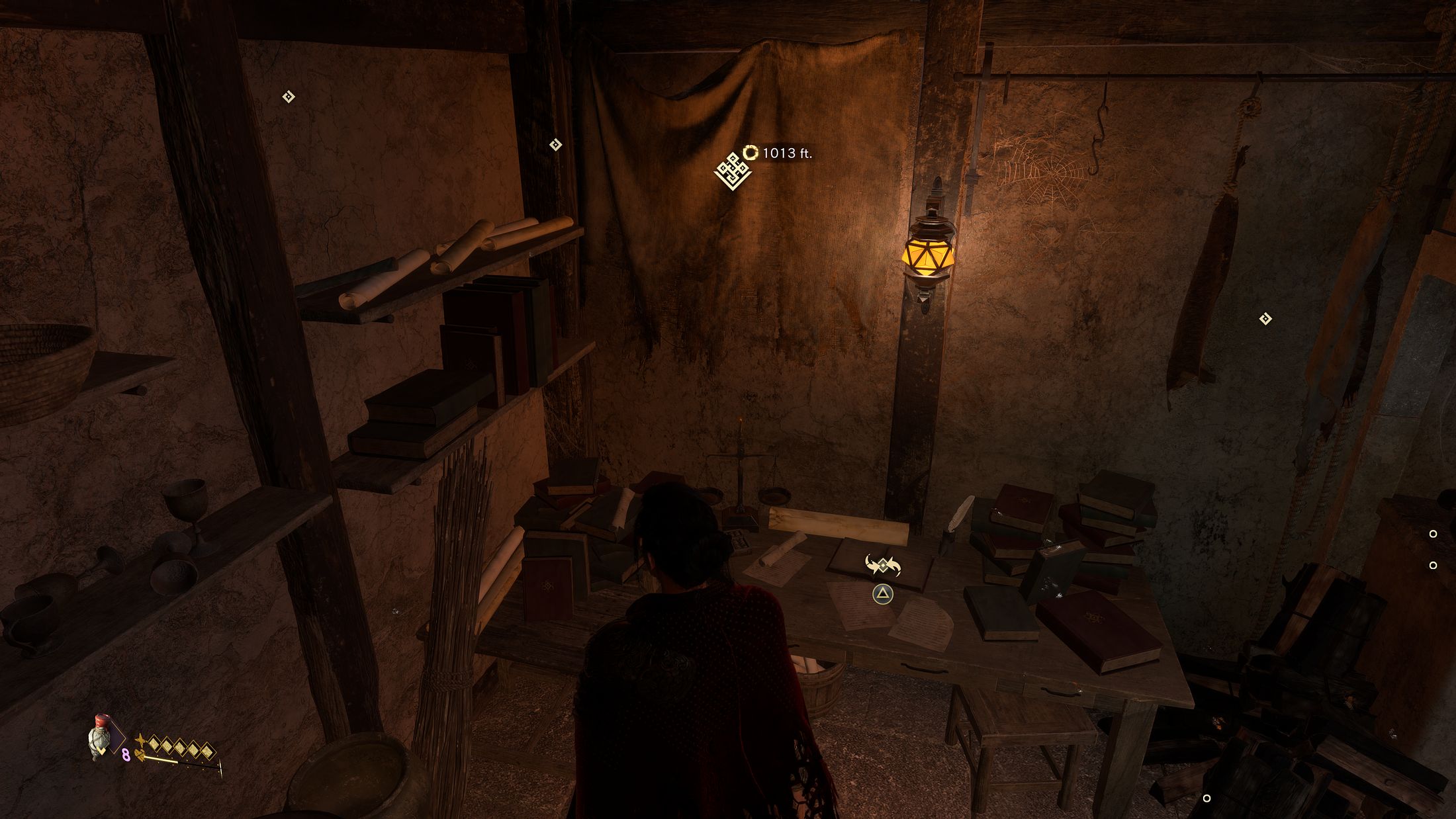The width and height of the screenshot is (1456, 819).
Task: Activate the winged interact icon over the desk book
Action: 883,566
